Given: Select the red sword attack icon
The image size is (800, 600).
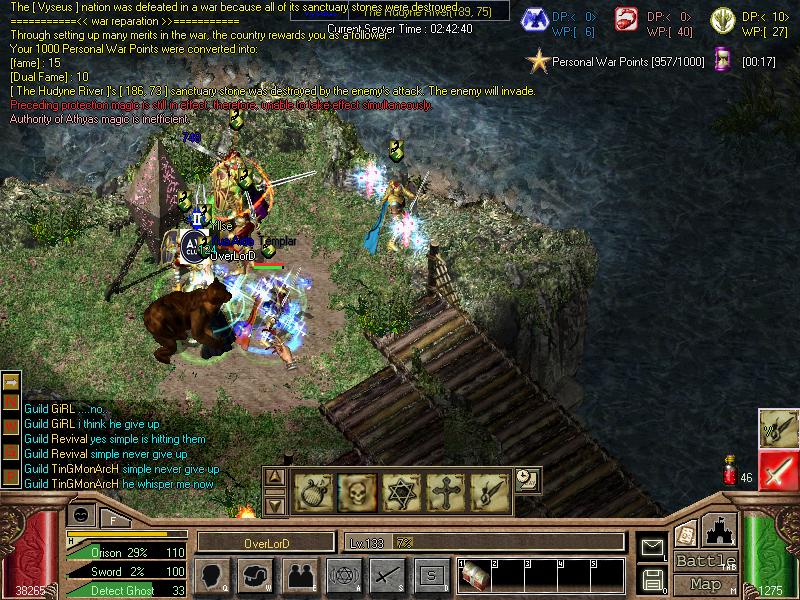Looking at the screenshot, I should 778,470.
